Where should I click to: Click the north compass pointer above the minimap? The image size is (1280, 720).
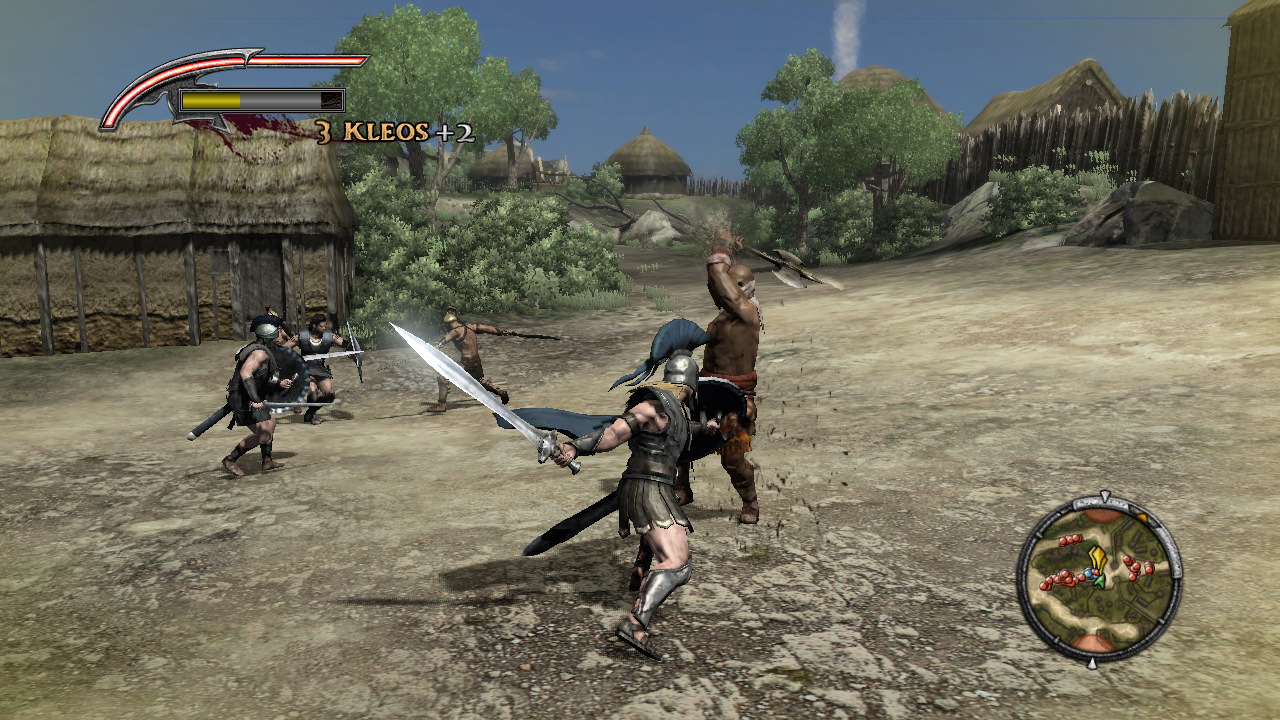pyautogui.click(x=1103, y=495)
